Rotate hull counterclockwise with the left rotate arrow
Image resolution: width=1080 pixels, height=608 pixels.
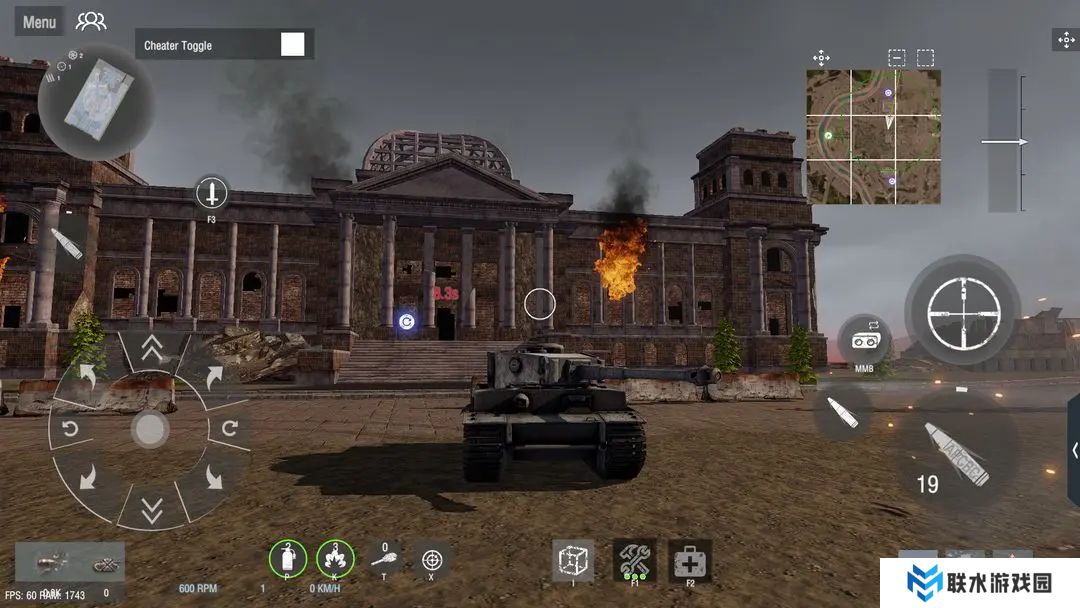click(x=72, y=429)
